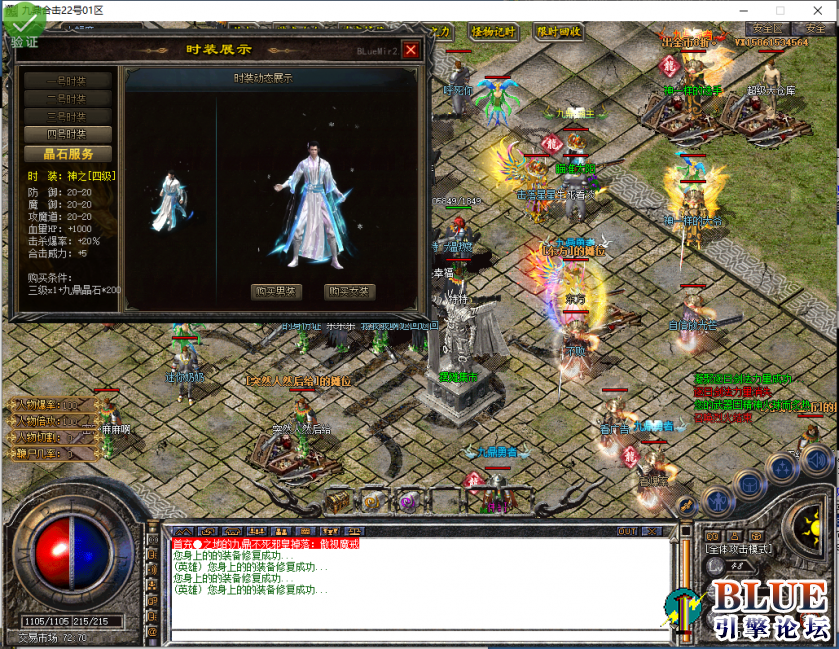Buy the male outfit with 购买男装

(275, 292)
